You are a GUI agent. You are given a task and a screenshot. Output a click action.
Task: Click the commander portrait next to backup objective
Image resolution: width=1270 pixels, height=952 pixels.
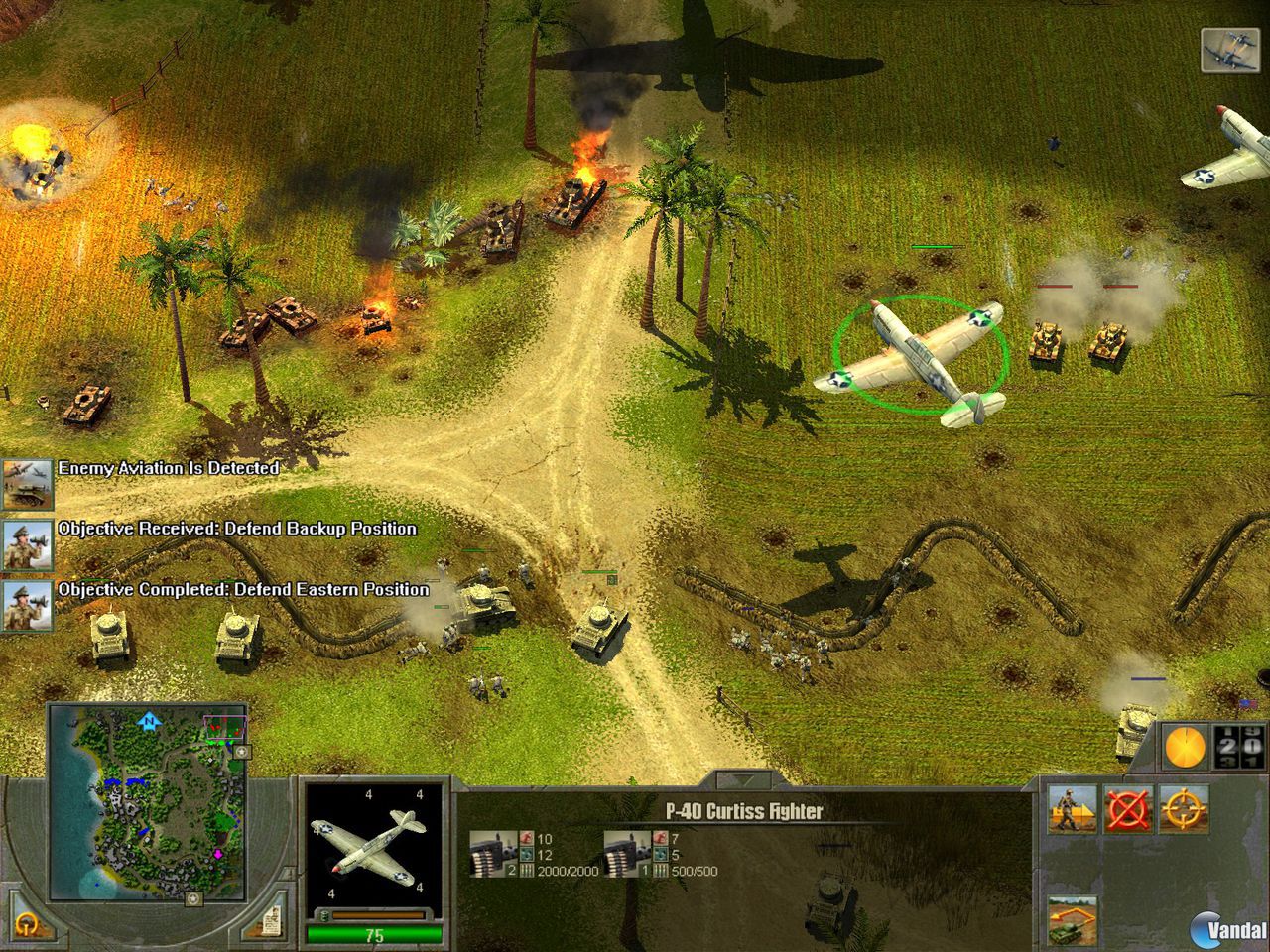pos(25,543)
